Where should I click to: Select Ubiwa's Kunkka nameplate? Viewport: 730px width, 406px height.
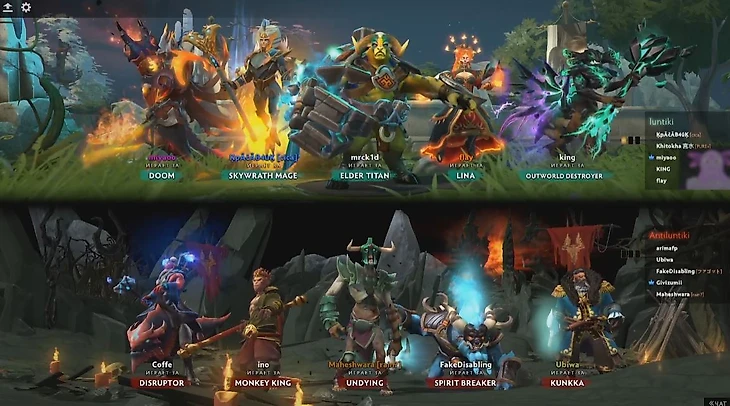point(567,382)
